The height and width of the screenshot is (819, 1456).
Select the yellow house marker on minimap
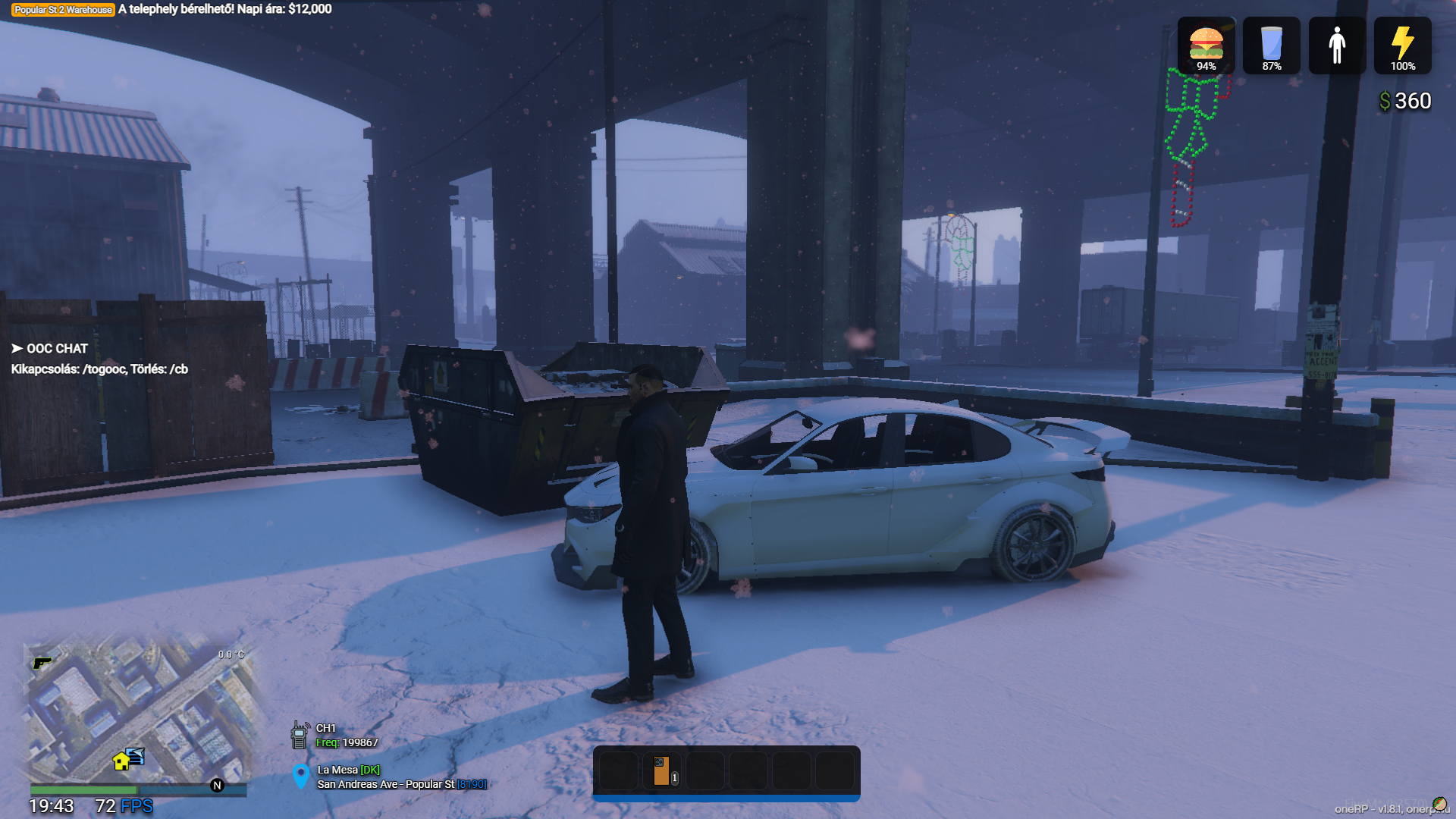[121, 761]
